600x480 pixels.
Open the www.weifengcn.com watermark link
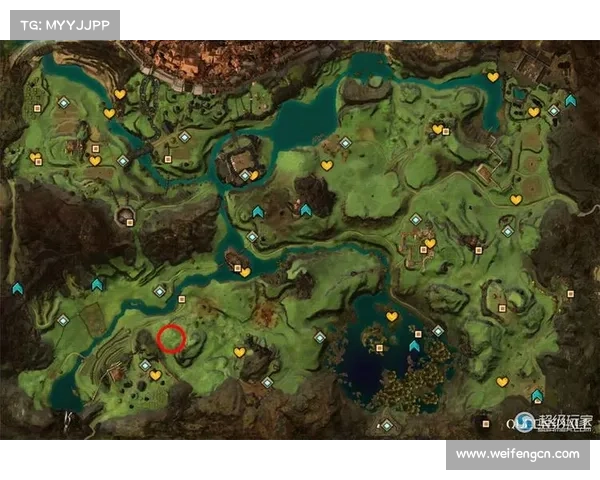tap(516, 454)
